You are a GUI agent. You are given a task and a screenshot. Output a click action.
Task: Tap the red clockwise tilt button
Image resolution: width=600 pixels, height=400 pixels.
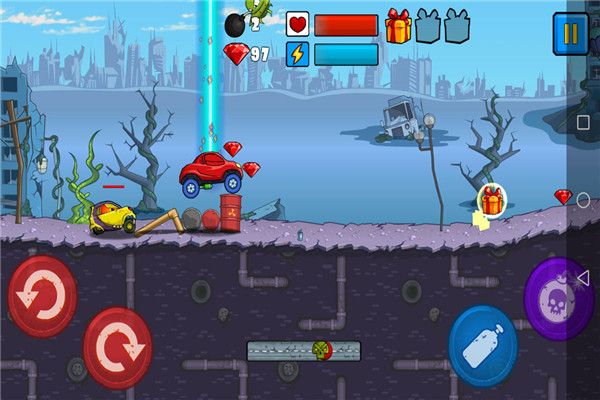(117, 347)
